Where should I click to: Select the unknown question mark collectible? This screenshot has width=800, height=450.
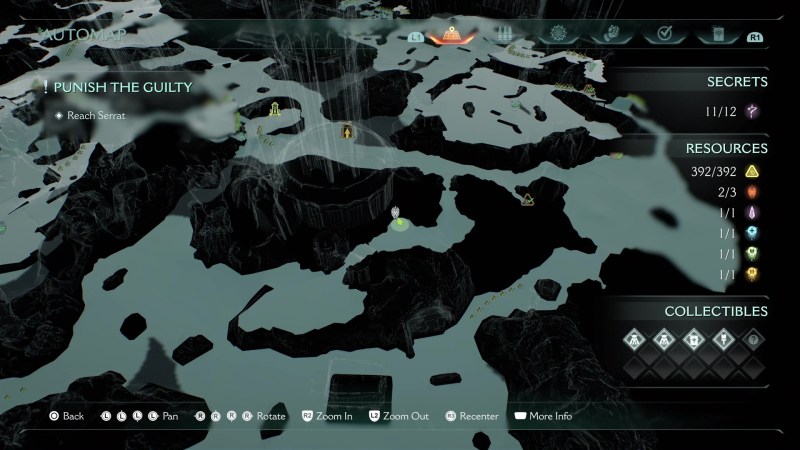pos(753,339)
